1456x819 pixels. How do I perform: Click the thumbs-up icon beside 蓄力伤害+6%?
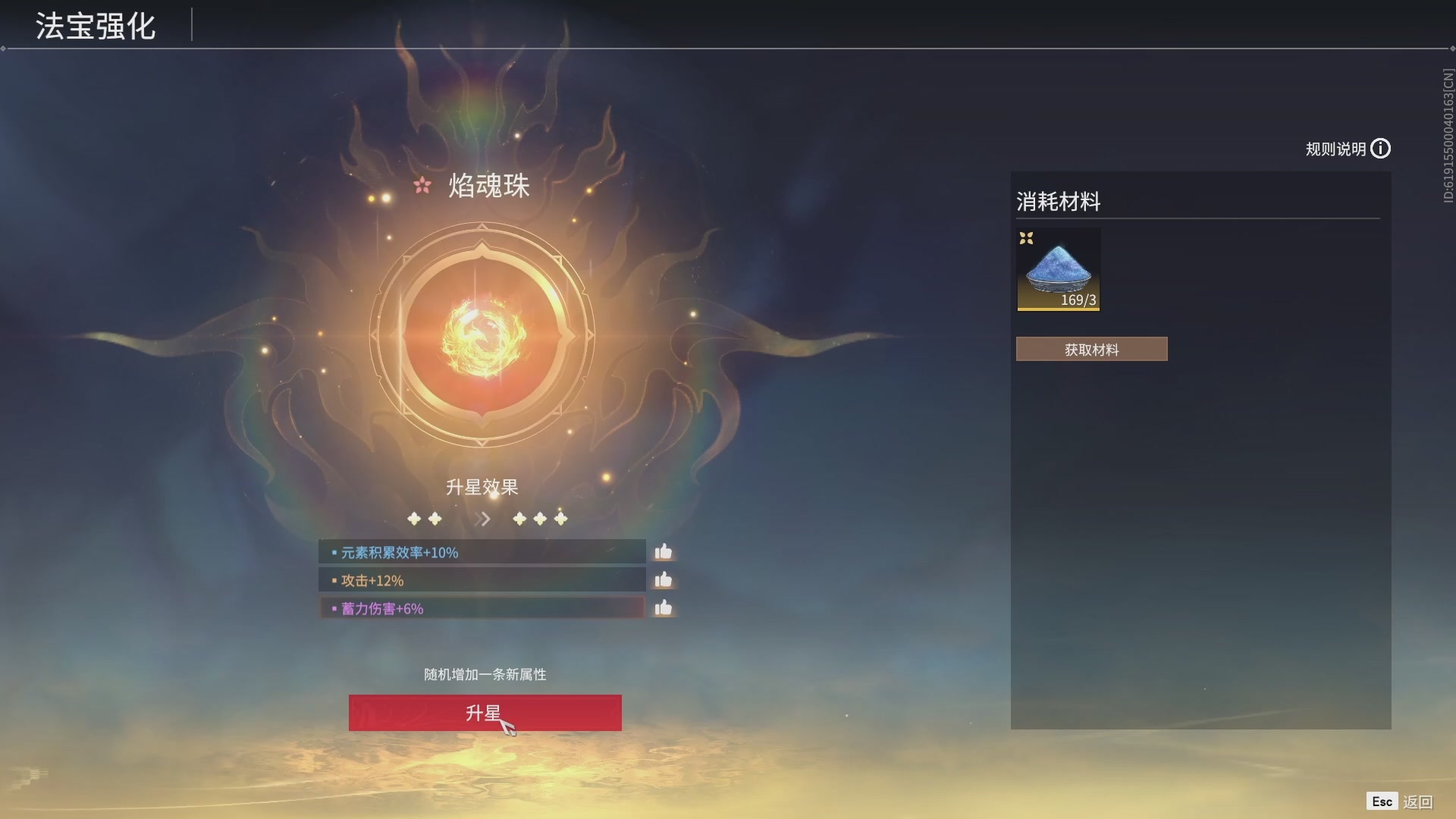click(664, 607)
